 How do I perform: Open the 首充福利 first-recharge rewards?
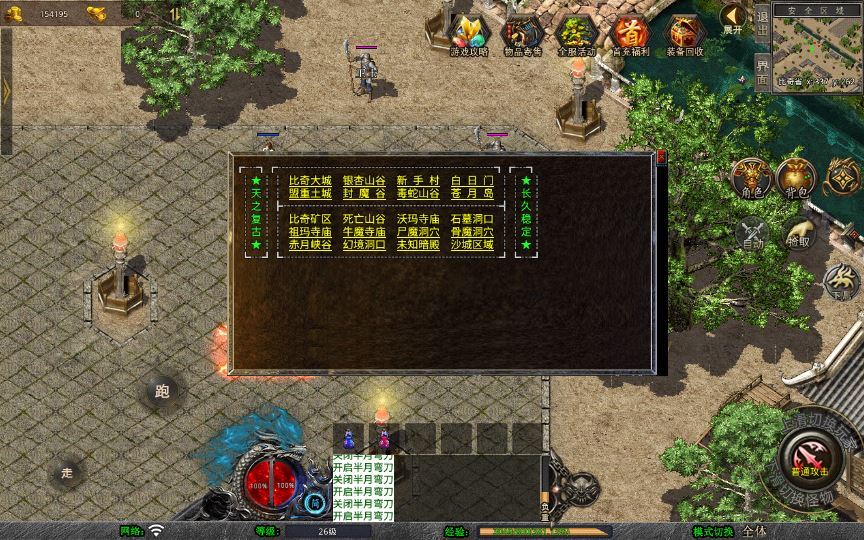(631, 34)
